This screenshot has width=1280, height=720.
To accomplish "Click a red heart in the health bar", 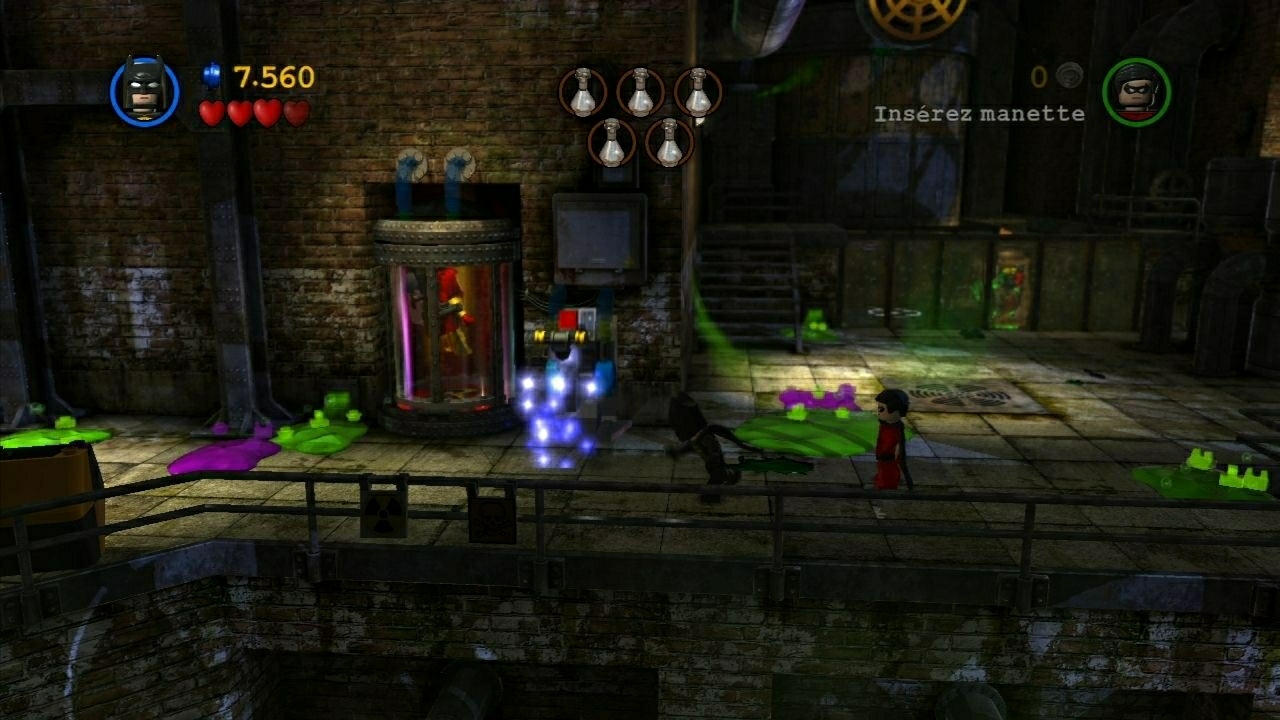I will pyautogui.click(x=213, y=113).
